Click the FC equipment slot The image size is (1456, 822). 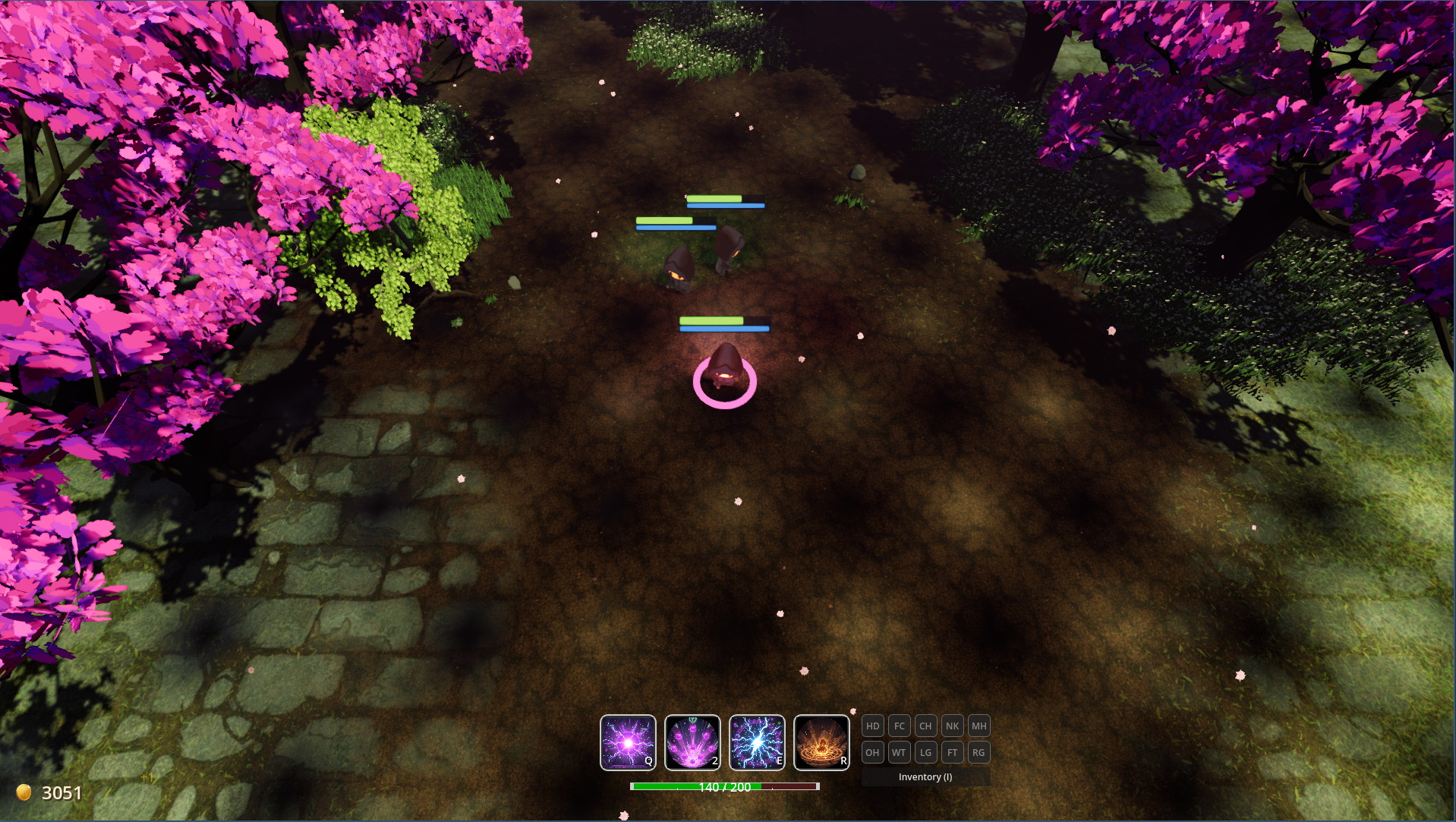(x=900, y=726)
